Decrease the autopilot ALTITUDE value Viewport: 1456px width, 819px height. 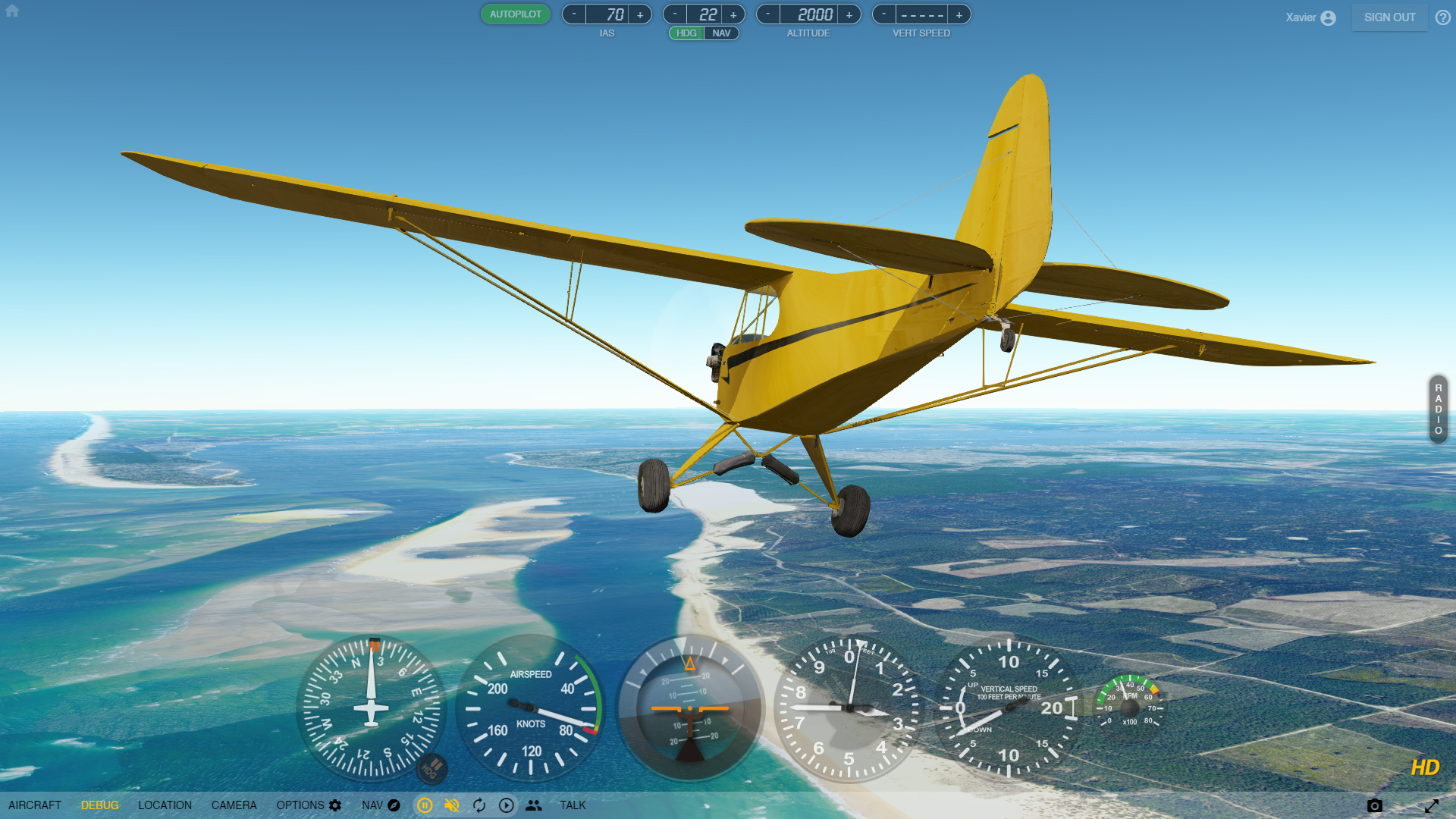768,14
